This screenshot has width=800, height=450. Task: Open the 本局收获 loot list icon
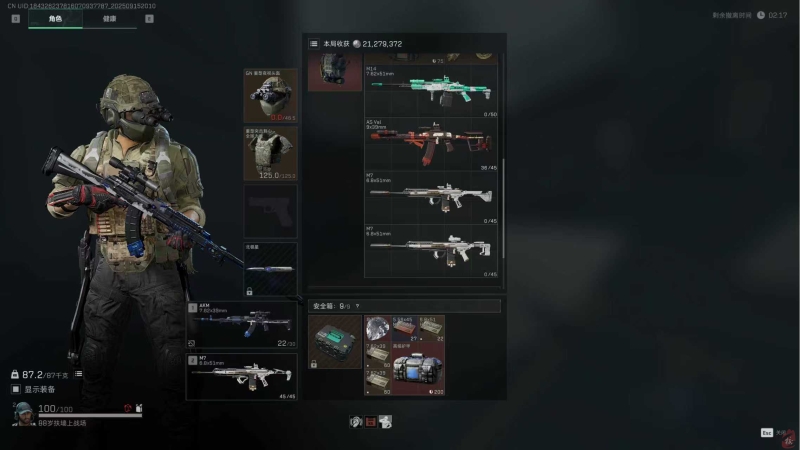[314, 44]
